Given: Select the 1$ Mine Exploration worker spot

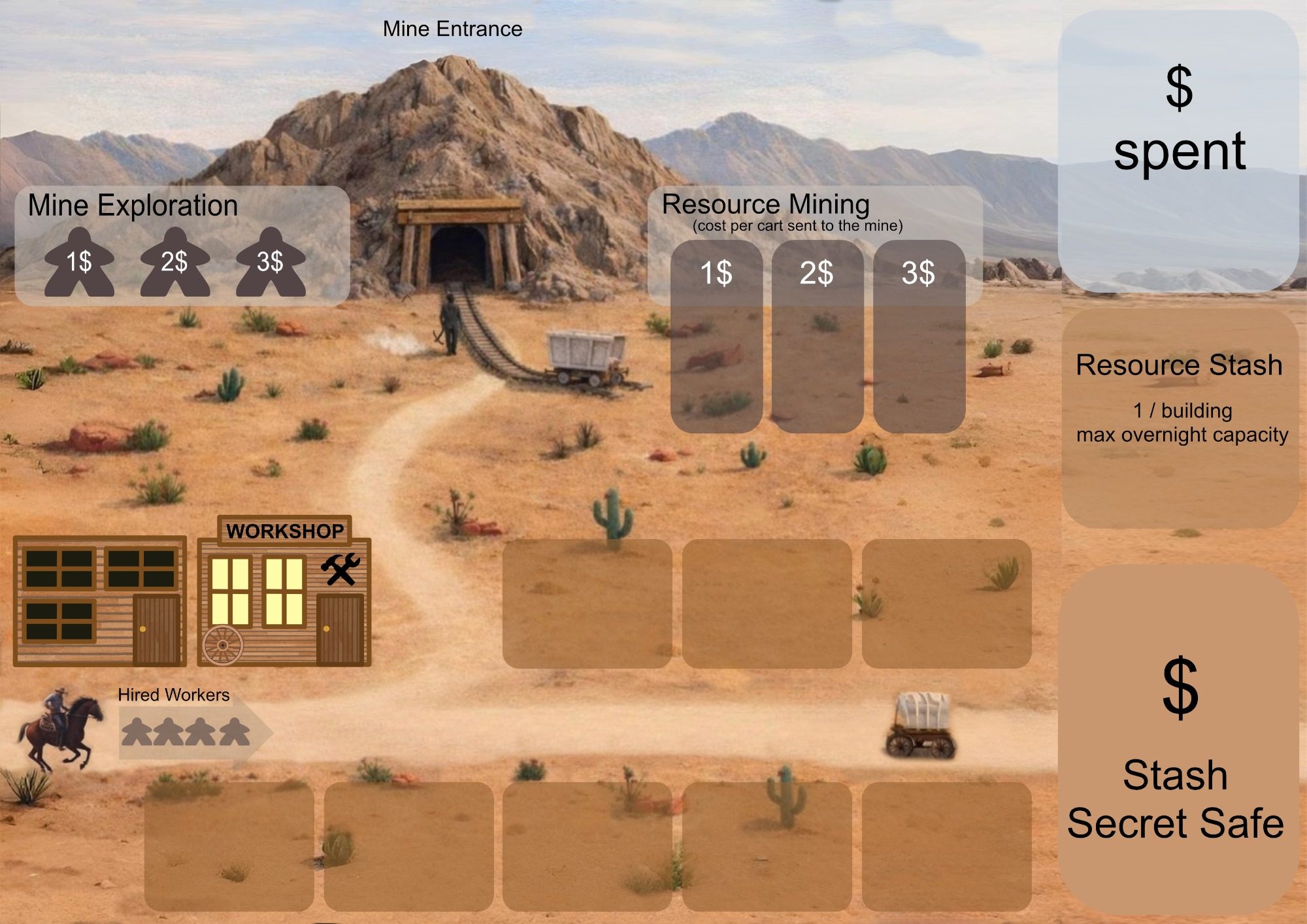Looking at the screenshot, I should pyautogui.click(x=79, y=263).
